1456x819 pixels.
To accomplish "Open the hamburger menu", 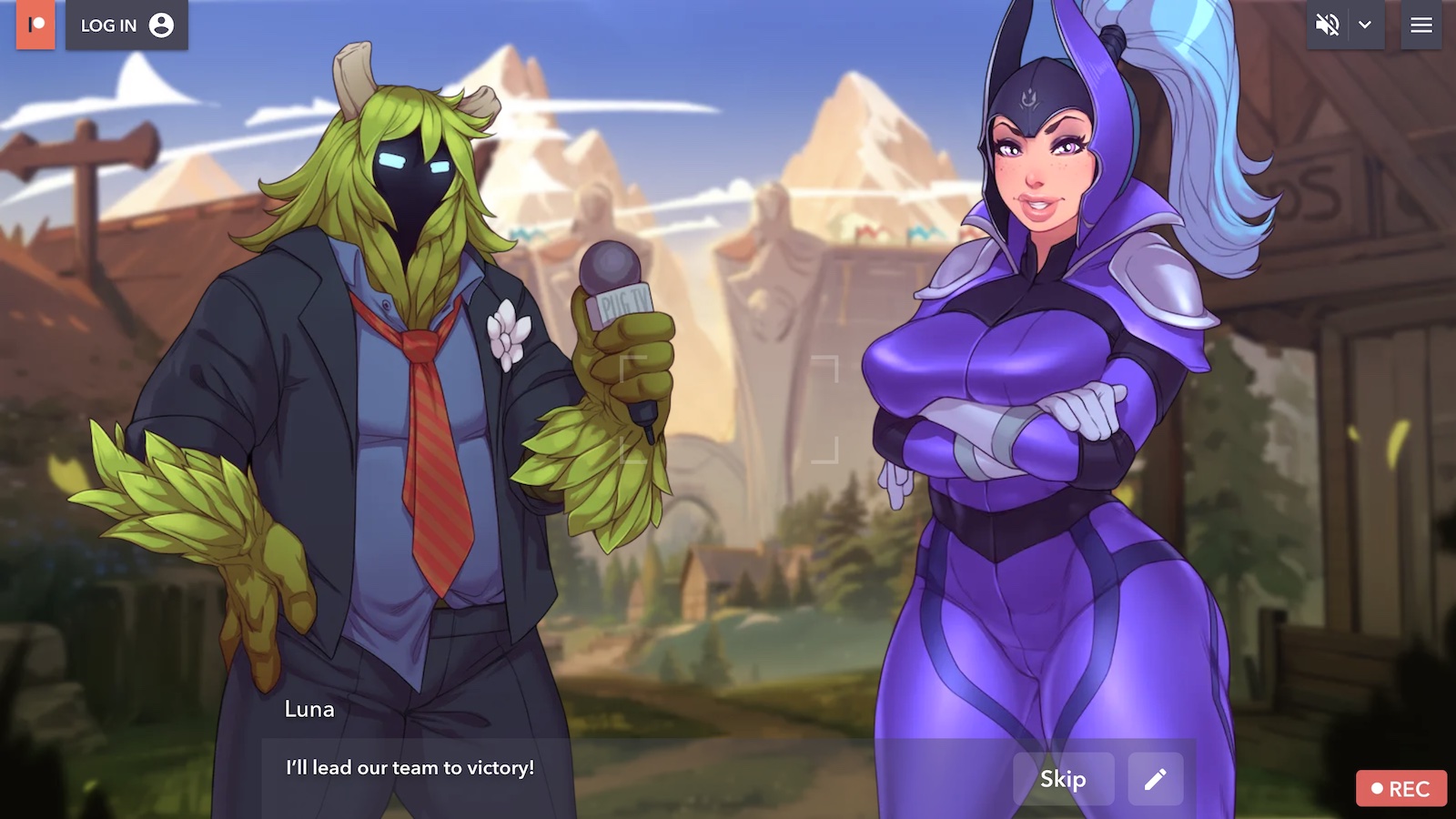I will click(x=1421, y=25).
